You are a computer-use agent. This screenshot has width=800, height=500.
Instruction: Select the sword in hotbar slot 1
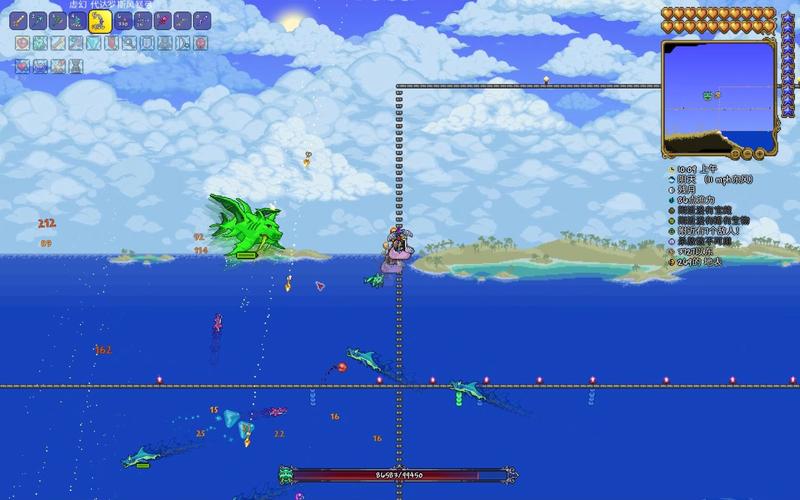point(20,21)
